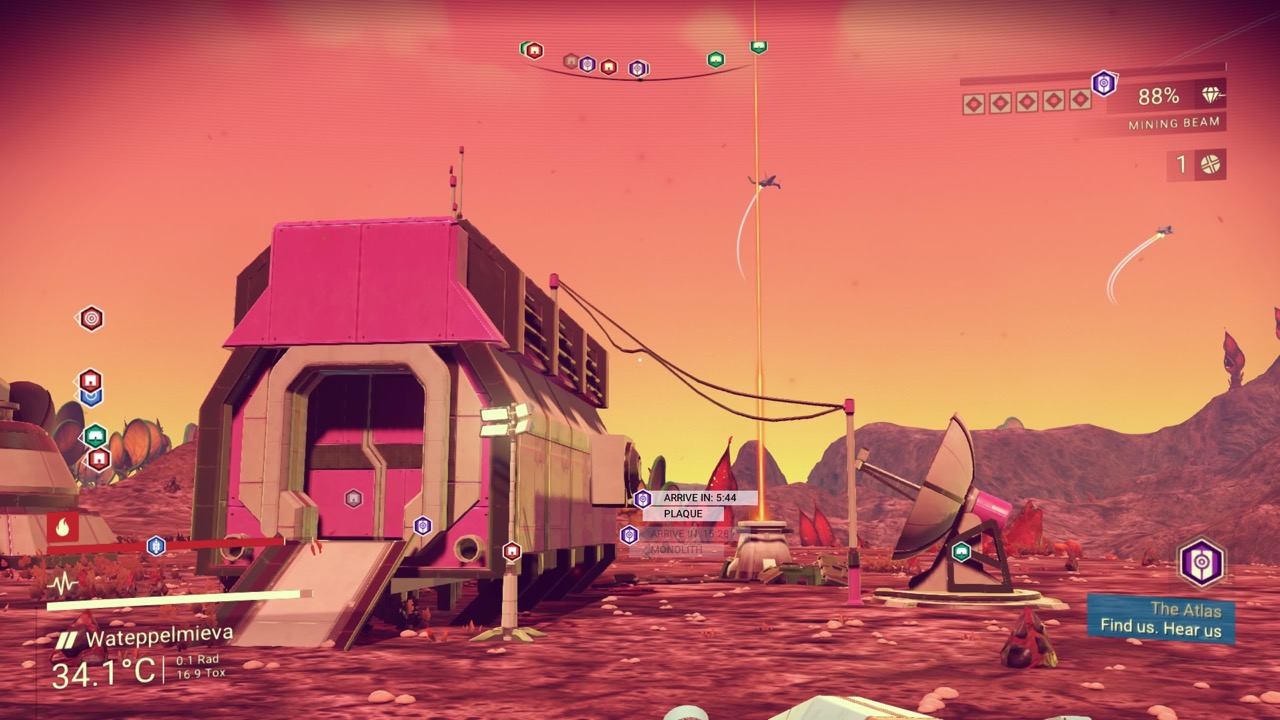Open the Atlas "Find us. Hear us" notification
Image resolution: width=1280 pixels, height=720 pixels.
tap(1160, 619)
